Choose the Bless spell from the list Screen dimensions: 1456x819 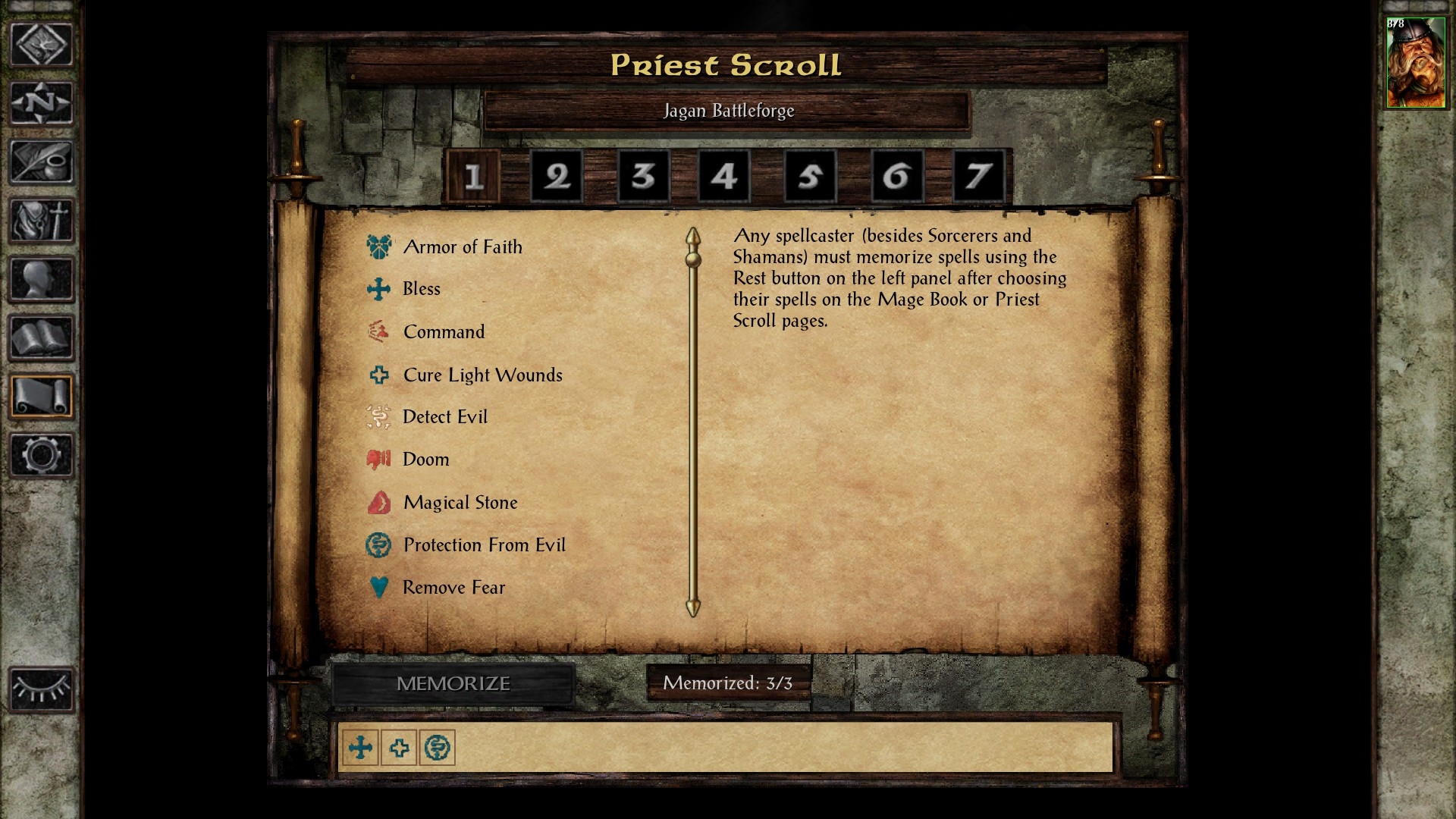coord(421,289)
